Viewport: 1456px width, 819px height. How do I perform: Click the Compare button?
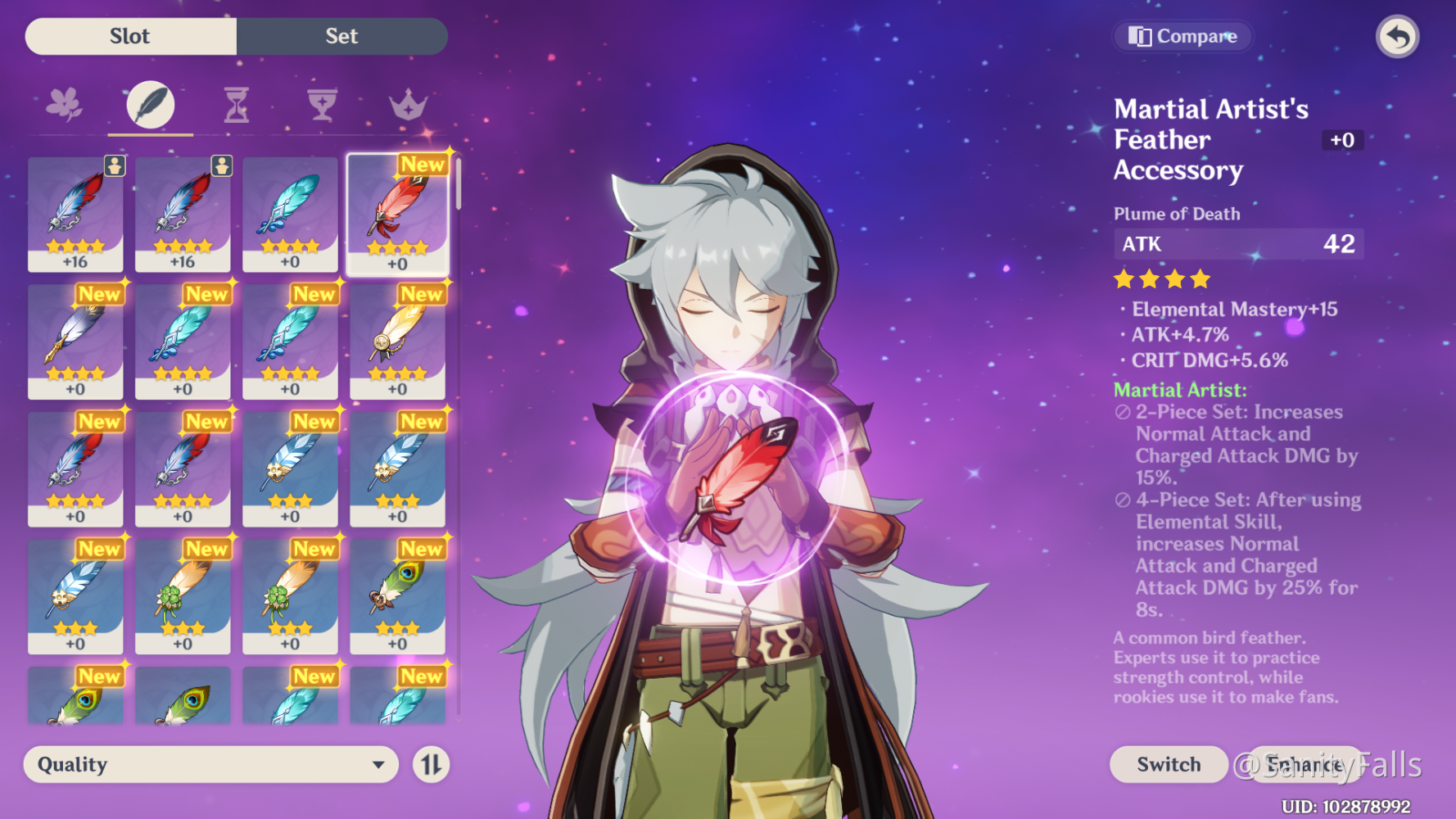pos(1182,36)
